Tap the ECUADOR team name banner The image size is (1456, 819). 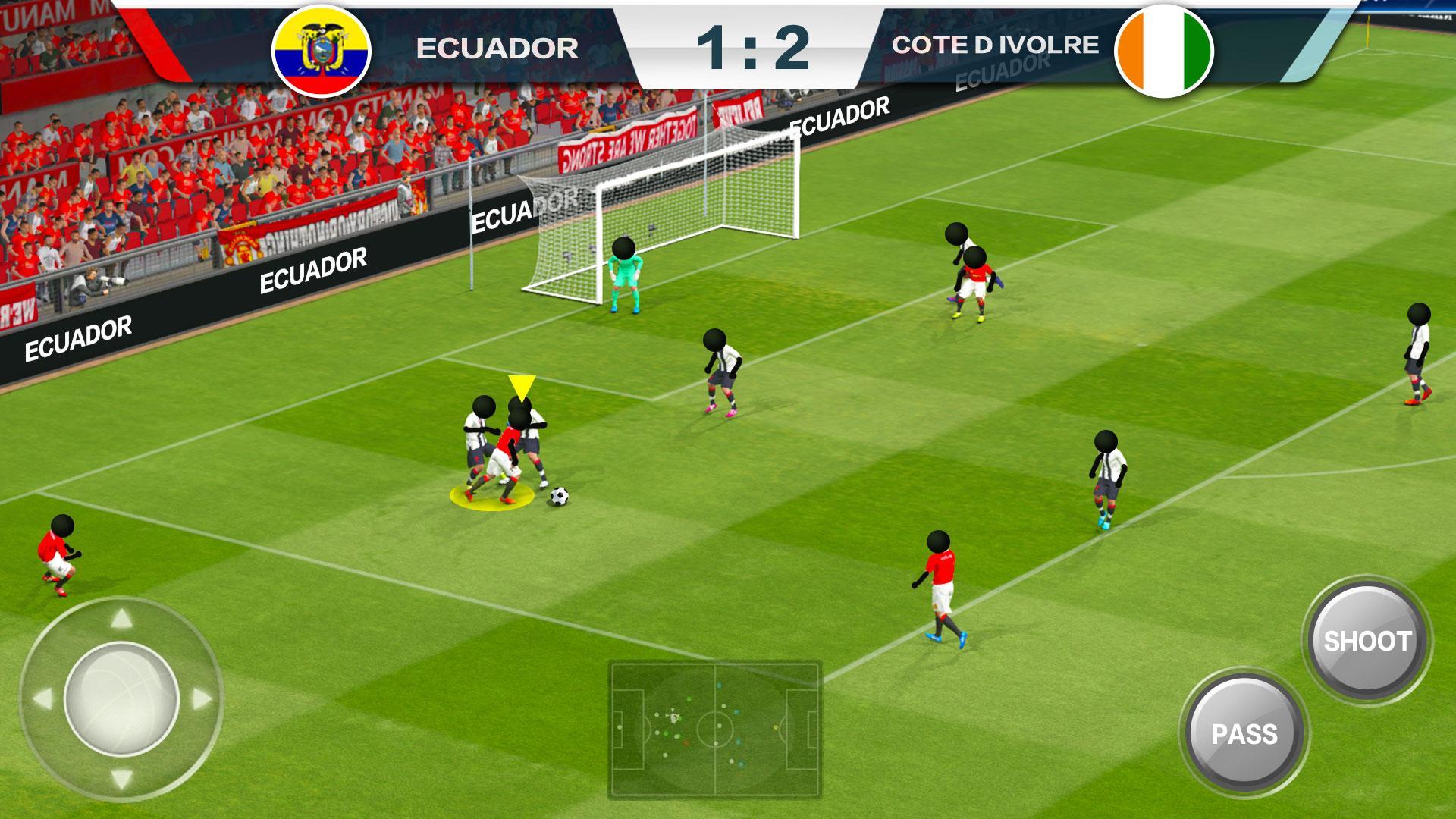coord(497,45)
